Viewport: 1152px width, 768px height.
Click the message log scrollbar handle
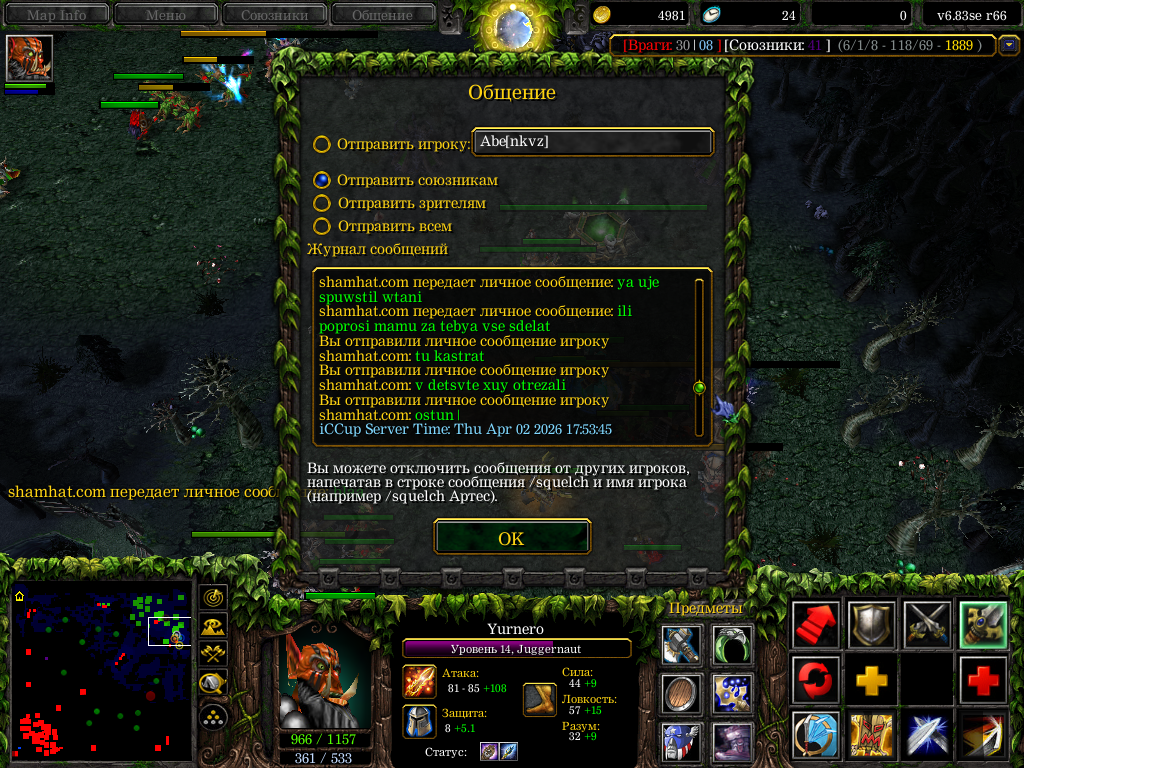pyautogui.click(x=699, y=388)
